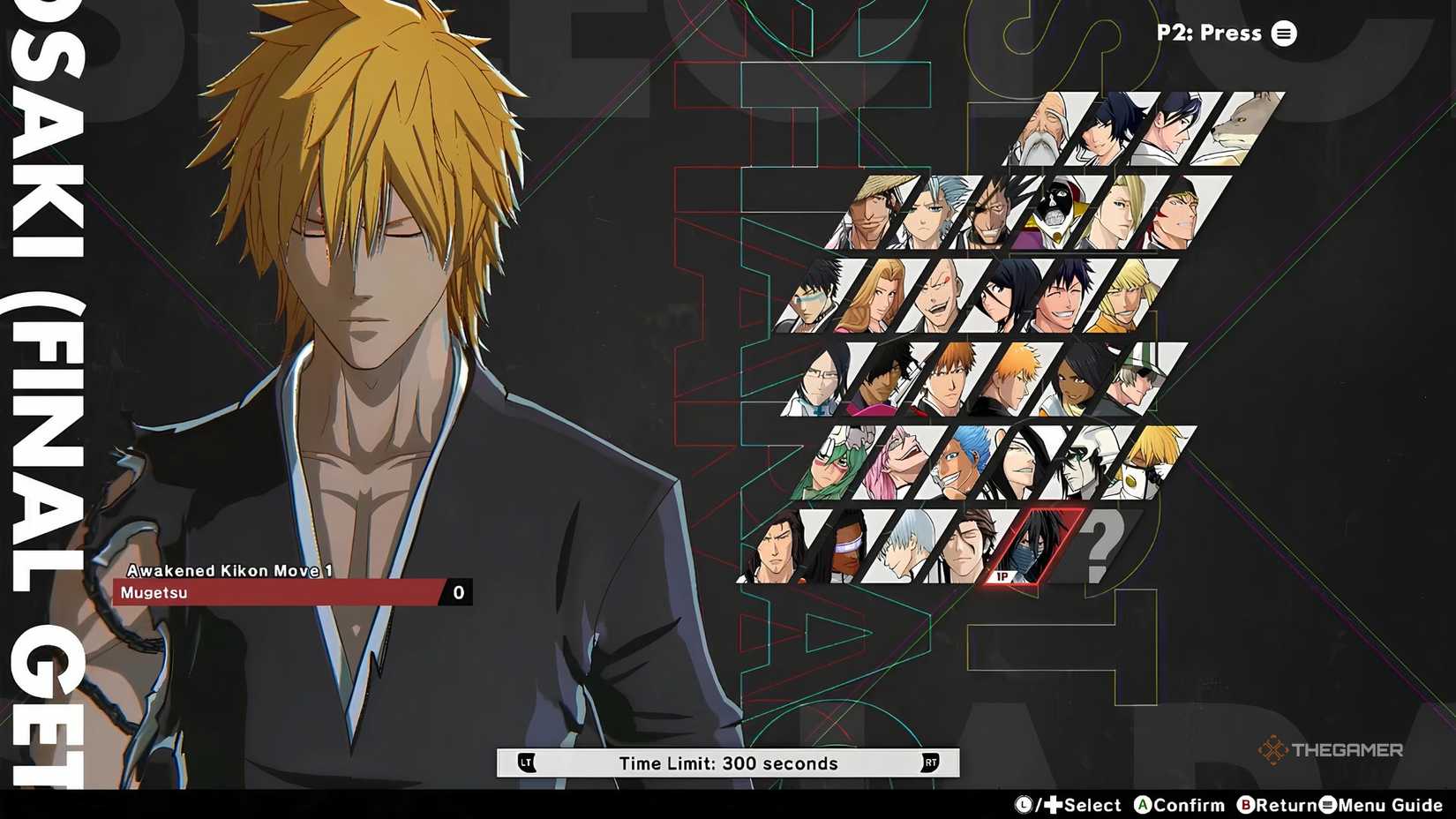Click the Time Limit 300 seconds bar
The image size is (1456, 819).
pyautogui.click(x=728, y=763)
